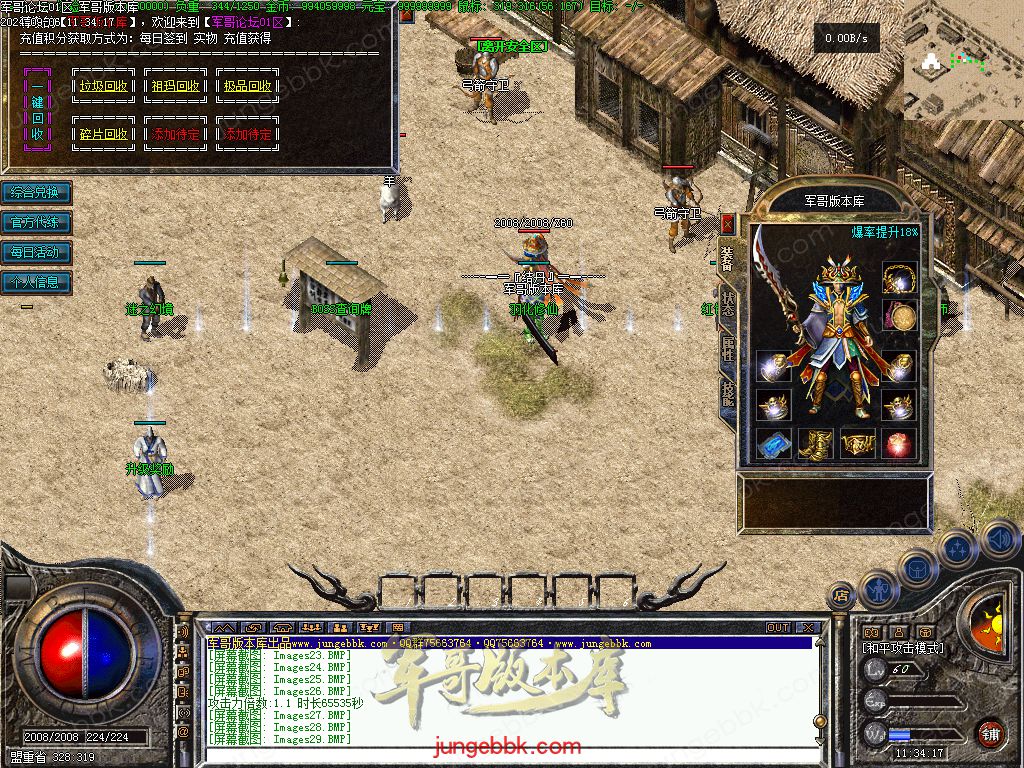Select the necklace equipment slot
1024x768 pixels.
tap(899, 278)
